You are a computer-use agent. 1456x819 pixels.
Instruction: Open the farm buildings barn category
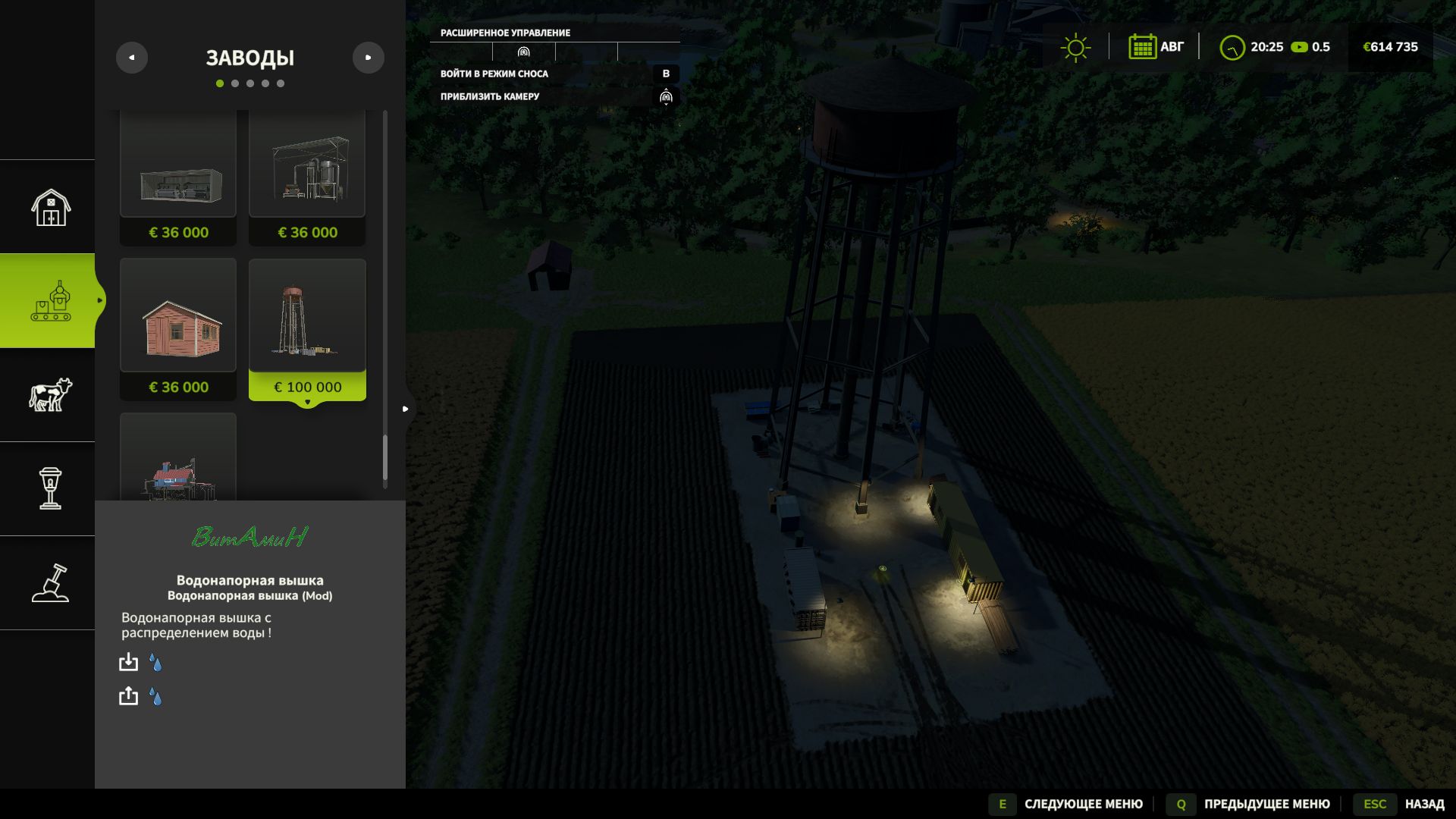point(50,207)
